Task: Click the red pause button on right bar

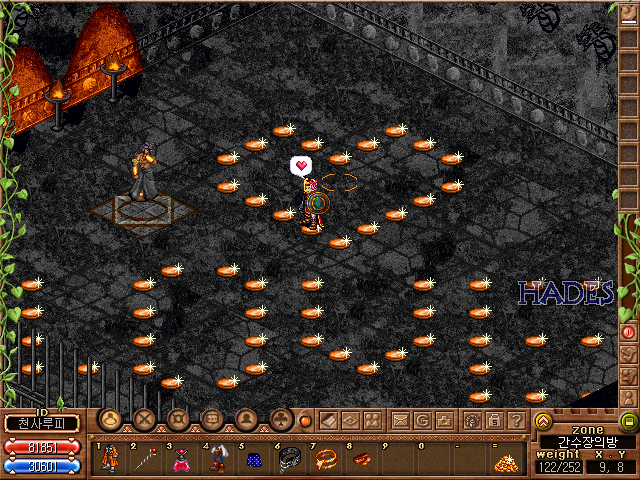Action: (x=629, y=331)
